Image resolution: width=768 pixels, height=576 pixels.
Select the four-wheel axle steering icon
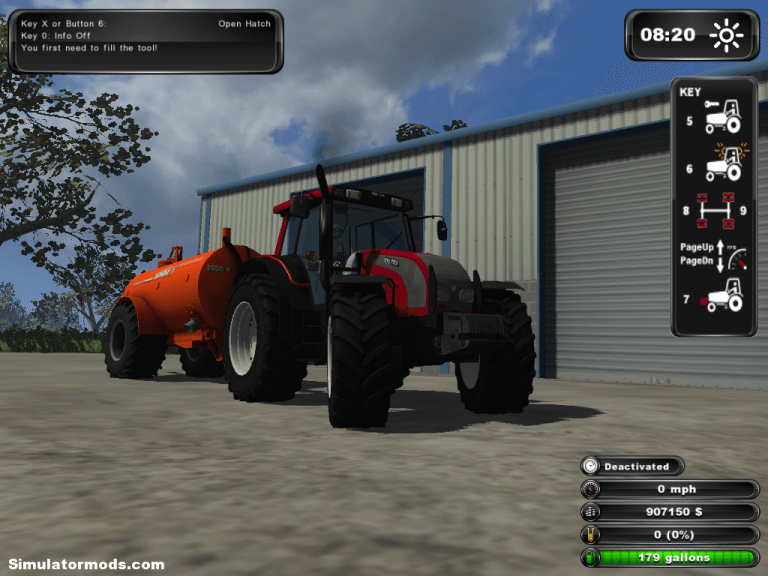click(714, 209)
